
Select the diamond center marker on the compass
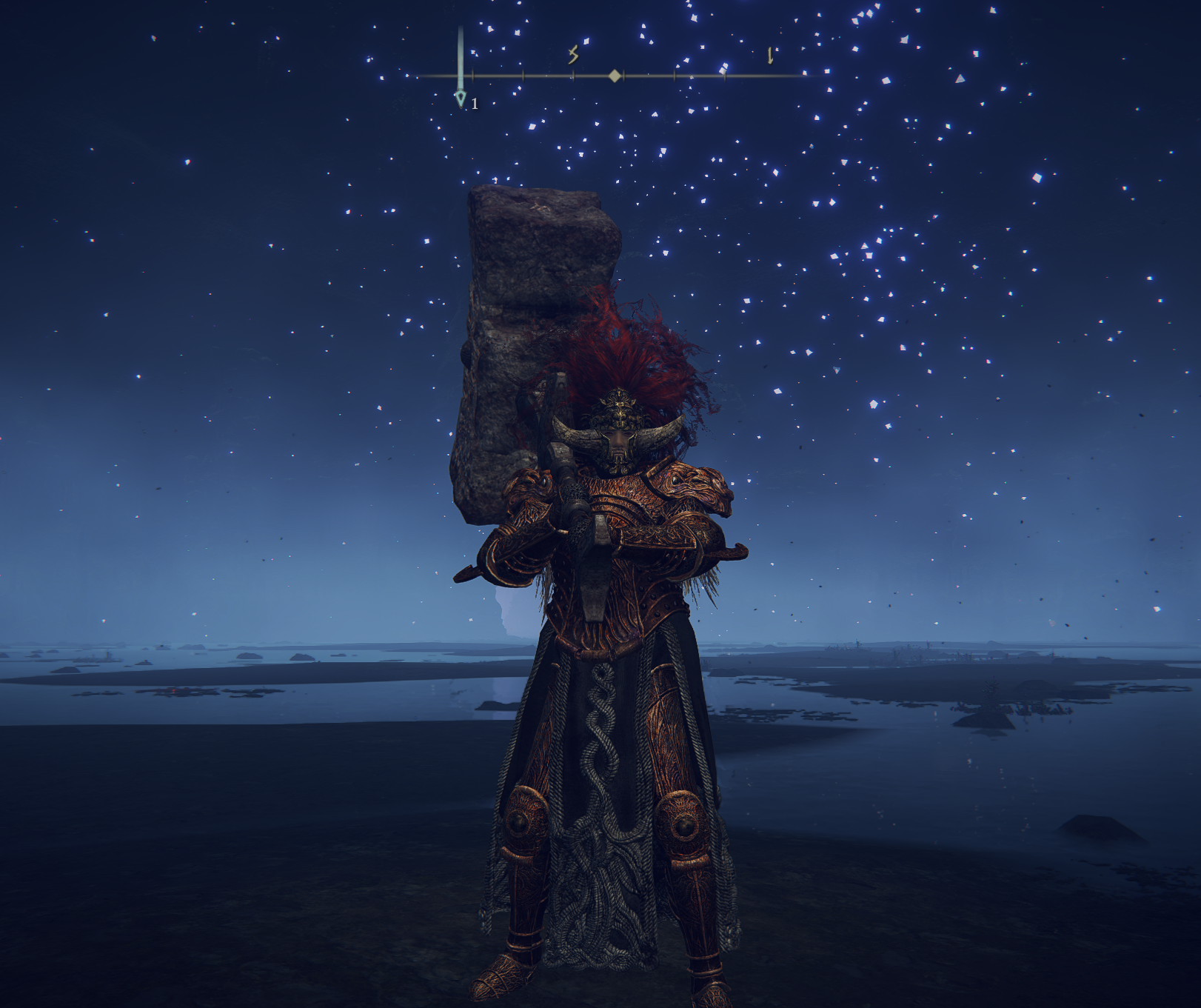point(615,76)
